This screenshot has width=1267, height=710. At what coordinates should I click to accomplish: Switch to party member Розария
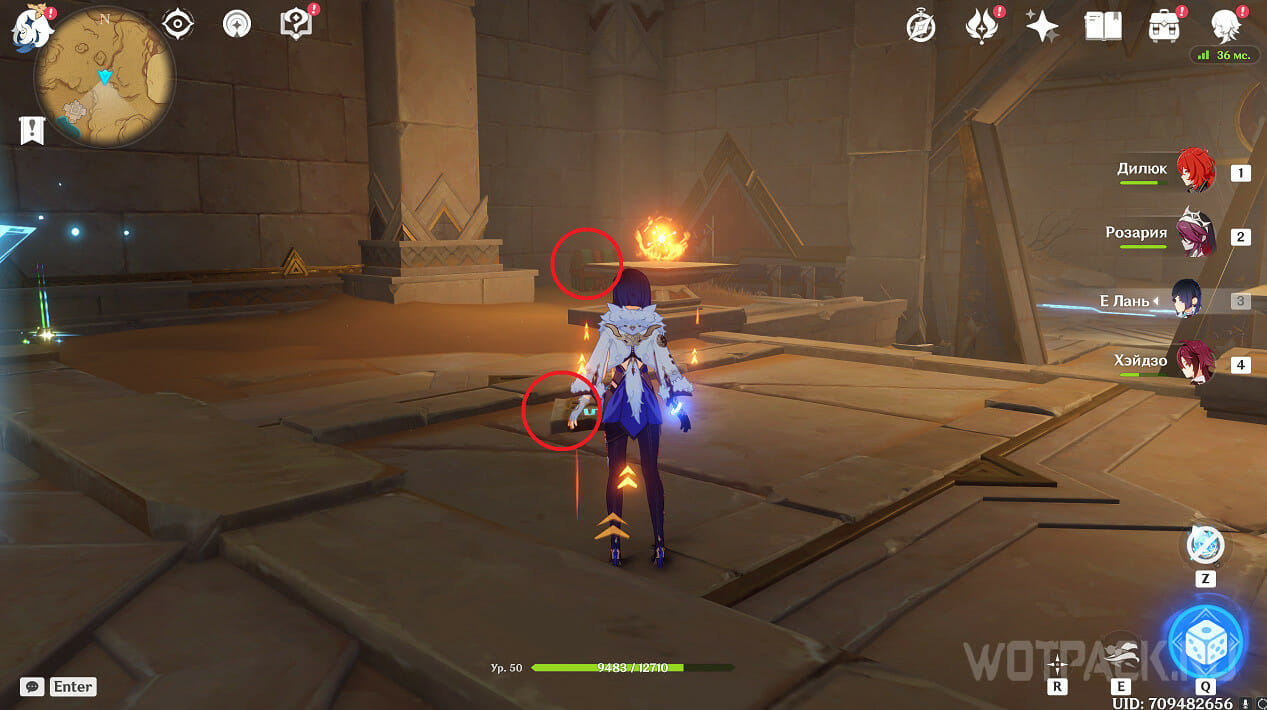click(x=1194, y=235)
